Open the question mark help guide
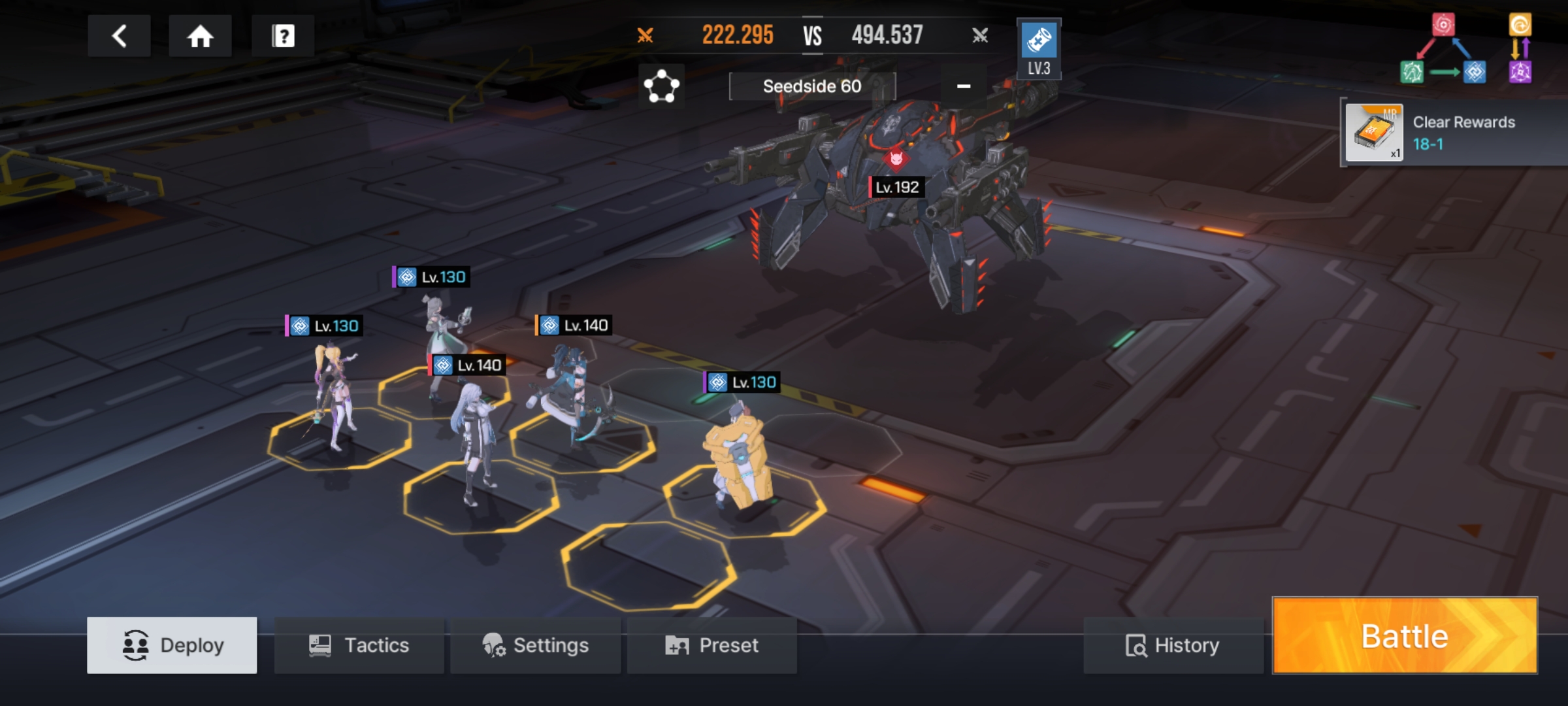 [x=283, y=36]
